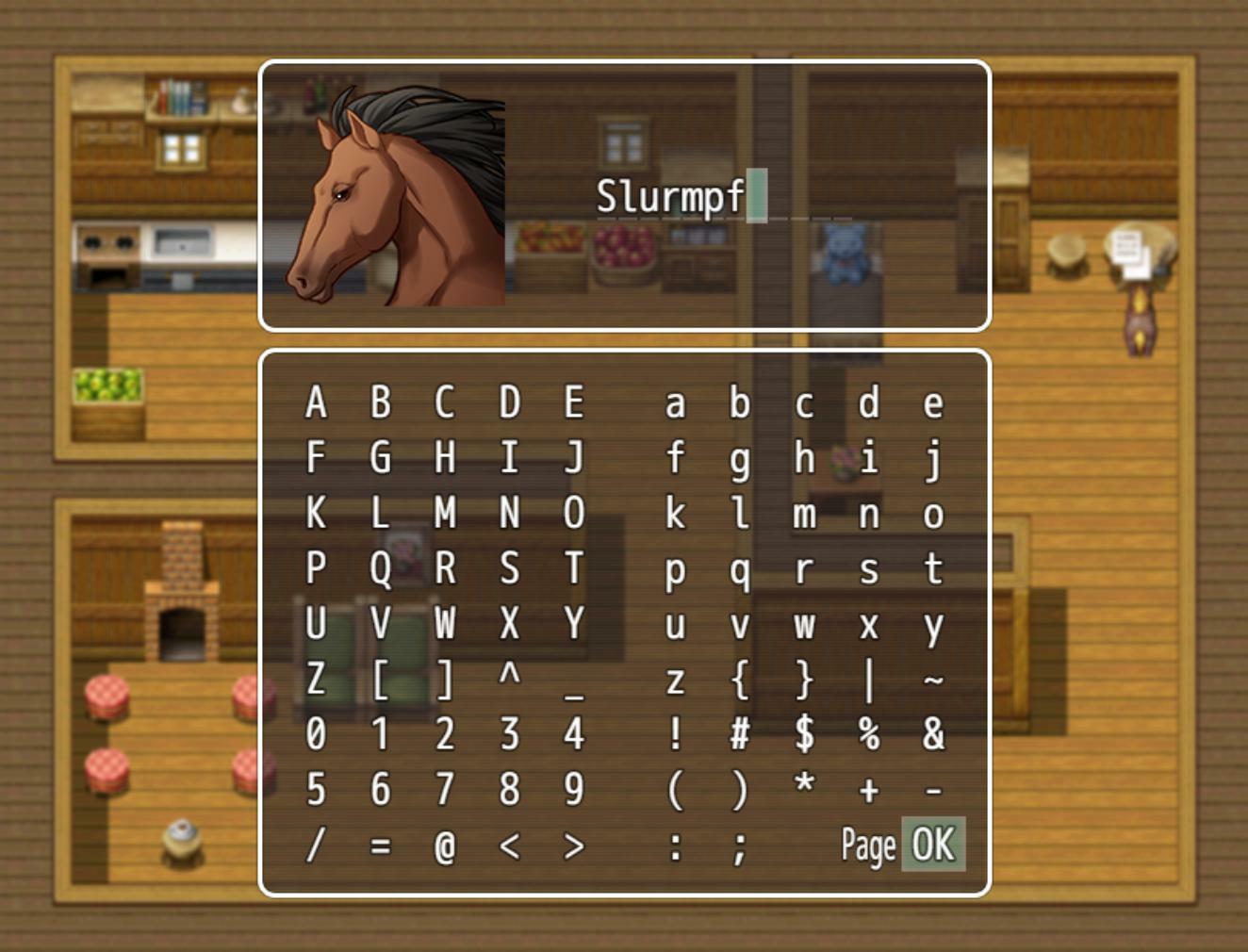Switch character set with the Page button
Image resolution: width=1248 pixels, height=952 pixels.
pyautogui.click(x=868, y=845)
